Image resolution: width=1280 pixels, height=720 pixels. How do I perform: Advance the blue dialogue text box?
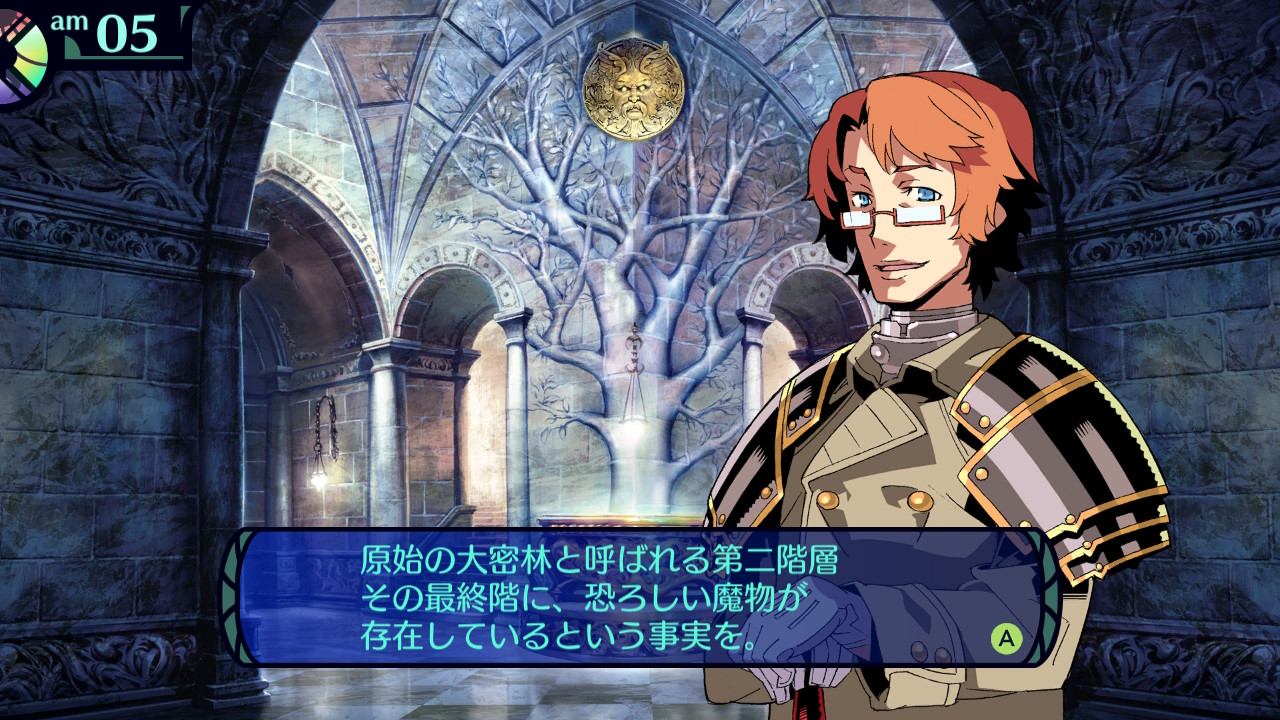tap(1006, 637)
